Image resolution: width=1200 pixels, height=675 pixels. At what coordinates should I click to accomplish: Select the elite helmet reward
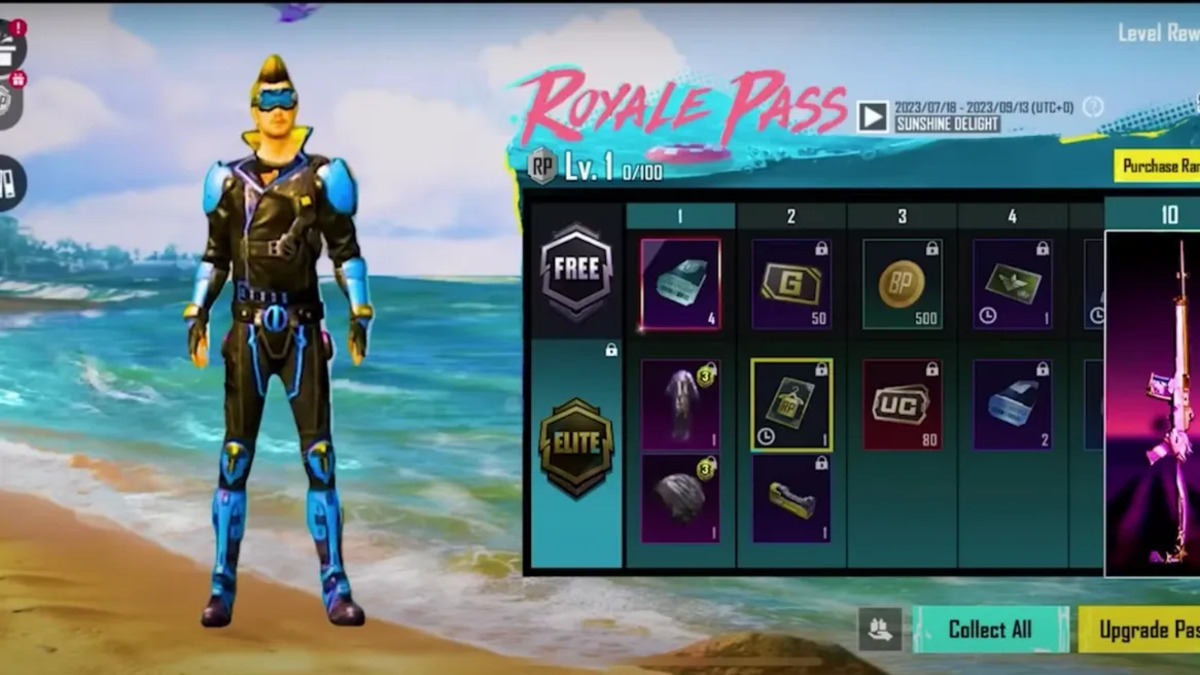point(680,498)
